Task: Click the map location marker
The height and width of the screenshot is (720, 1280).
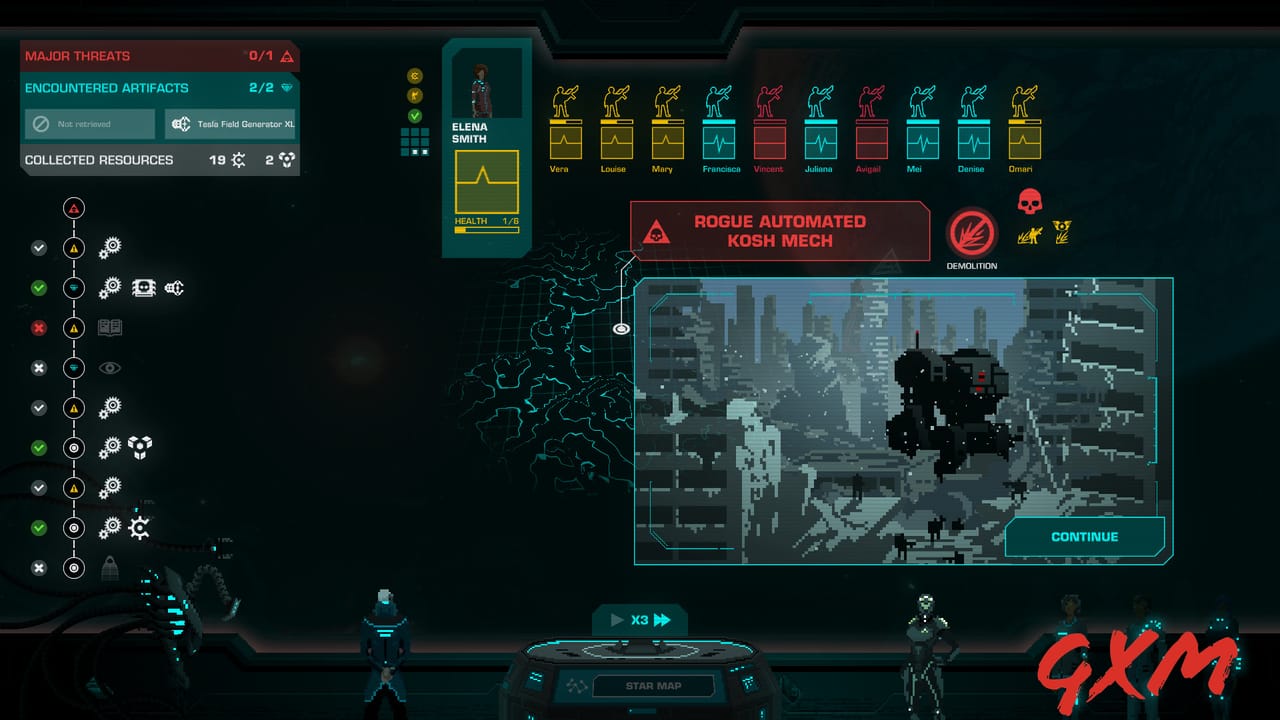Action: pos(621,328)
